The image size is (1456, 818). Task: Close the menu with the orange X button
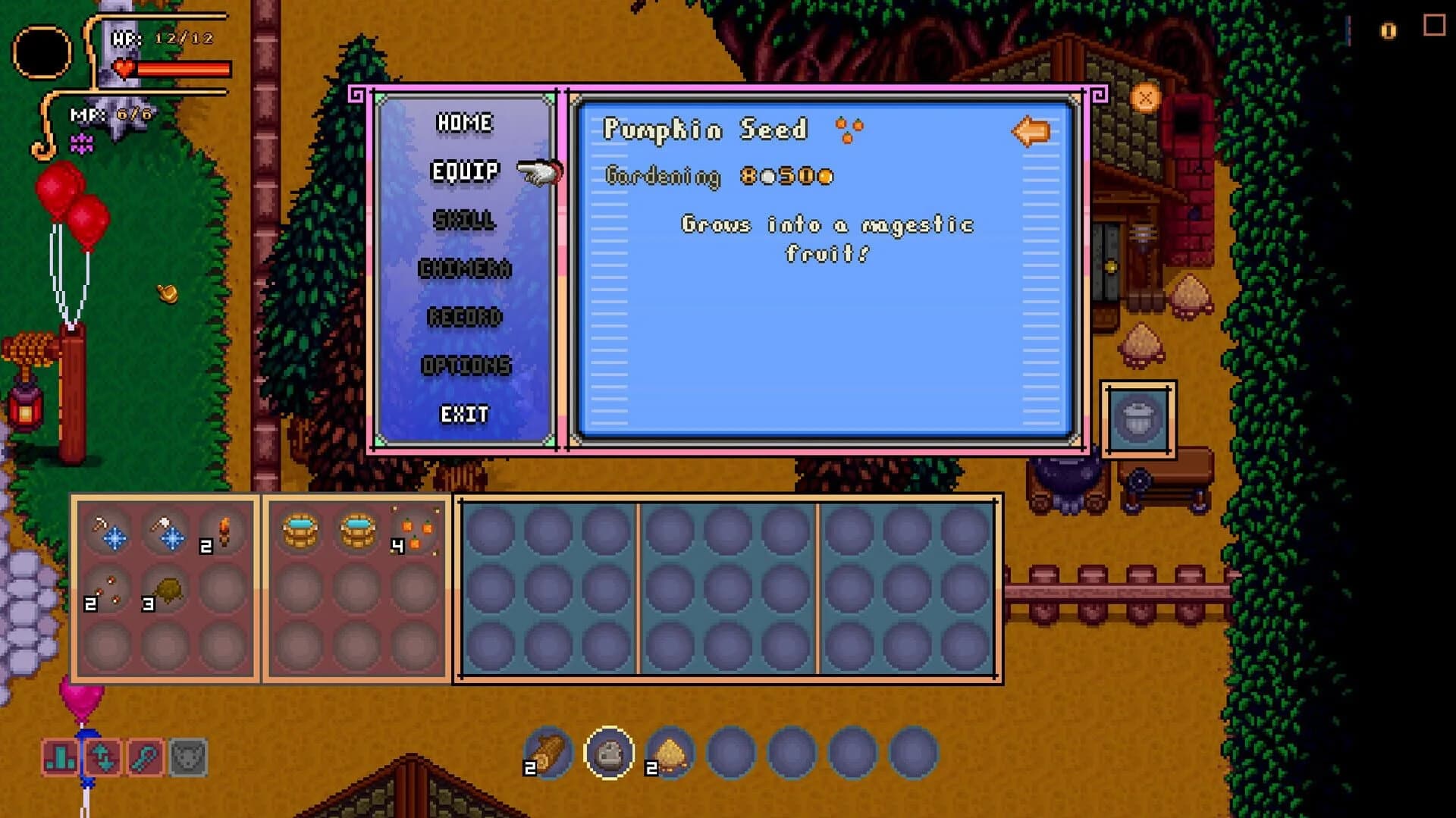pos(1145,96)
